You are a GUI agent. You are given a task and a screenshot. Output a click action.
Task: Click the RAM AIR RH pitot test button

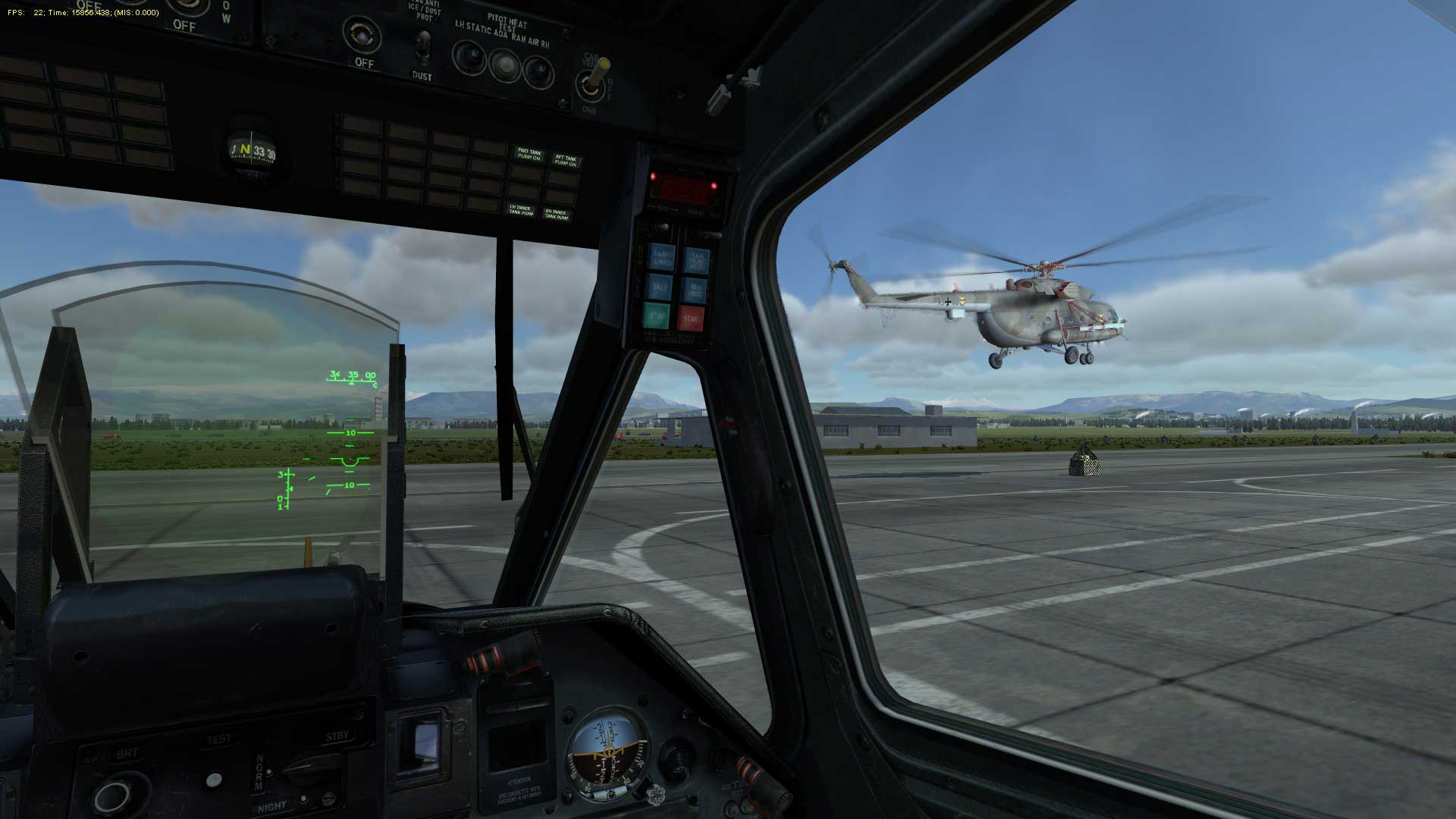(538, 71)
